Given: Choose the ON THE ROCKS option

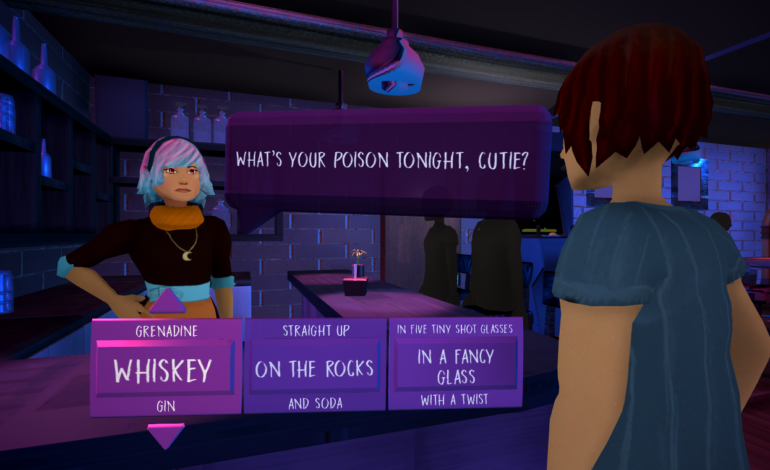Looking at the screenshot, I should pyautogui.click(x=314, y=369).
